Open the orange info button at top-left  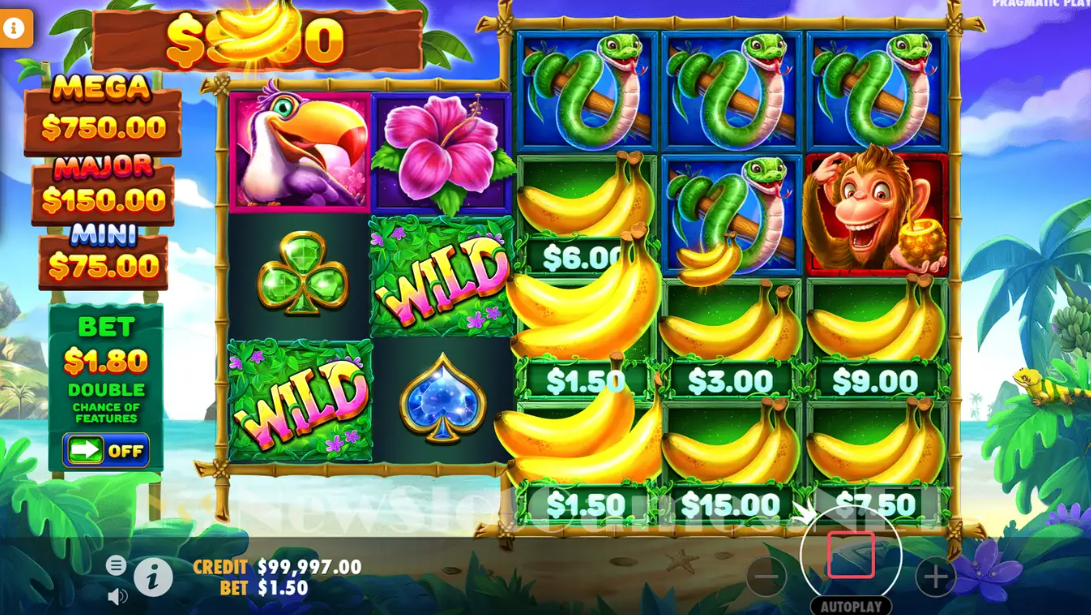coord(15,29)
